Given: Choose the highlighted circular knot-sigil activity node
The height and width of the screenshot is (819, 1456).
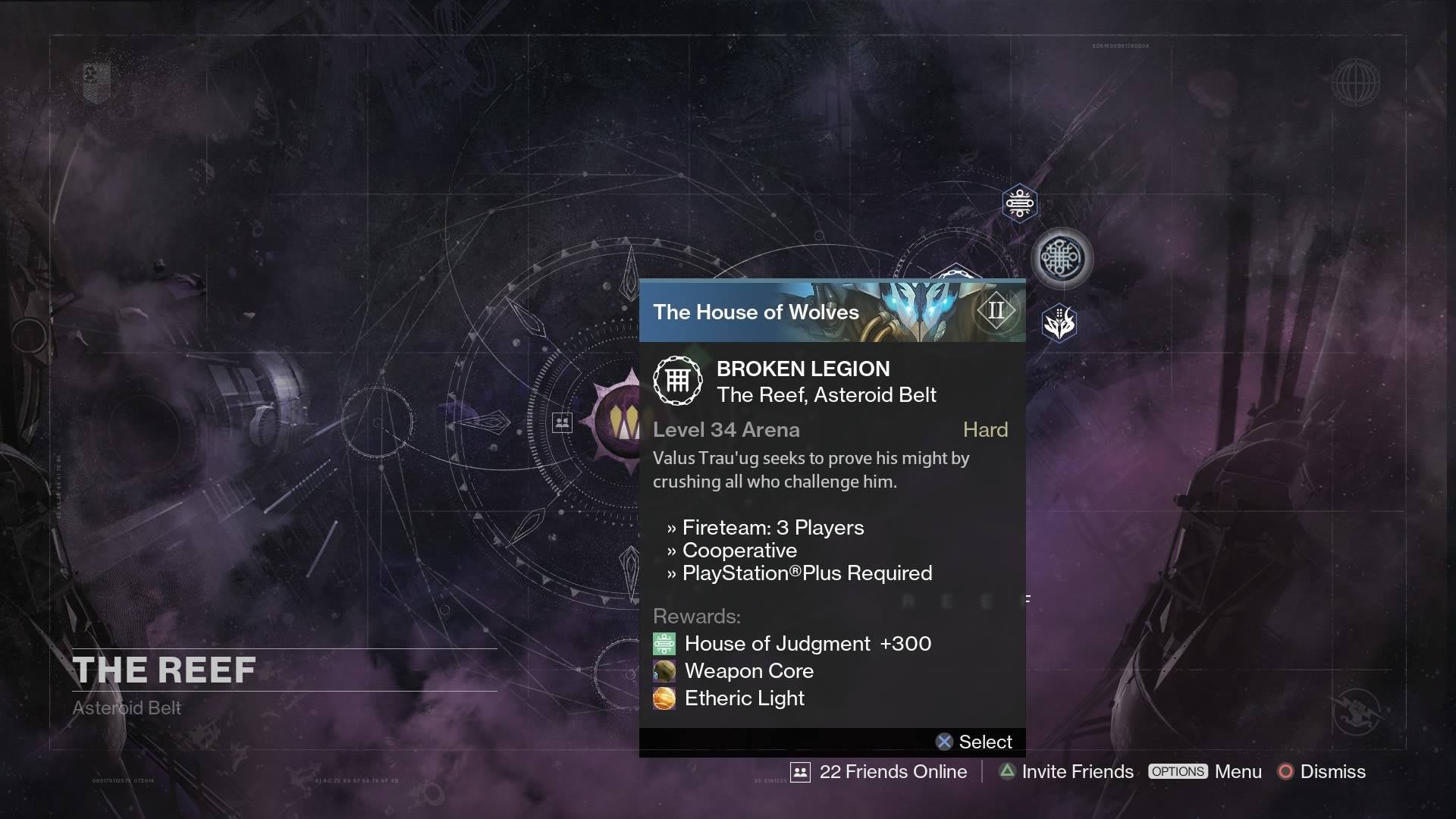Looking at the screenshot, I should (x=1062, y=259).
